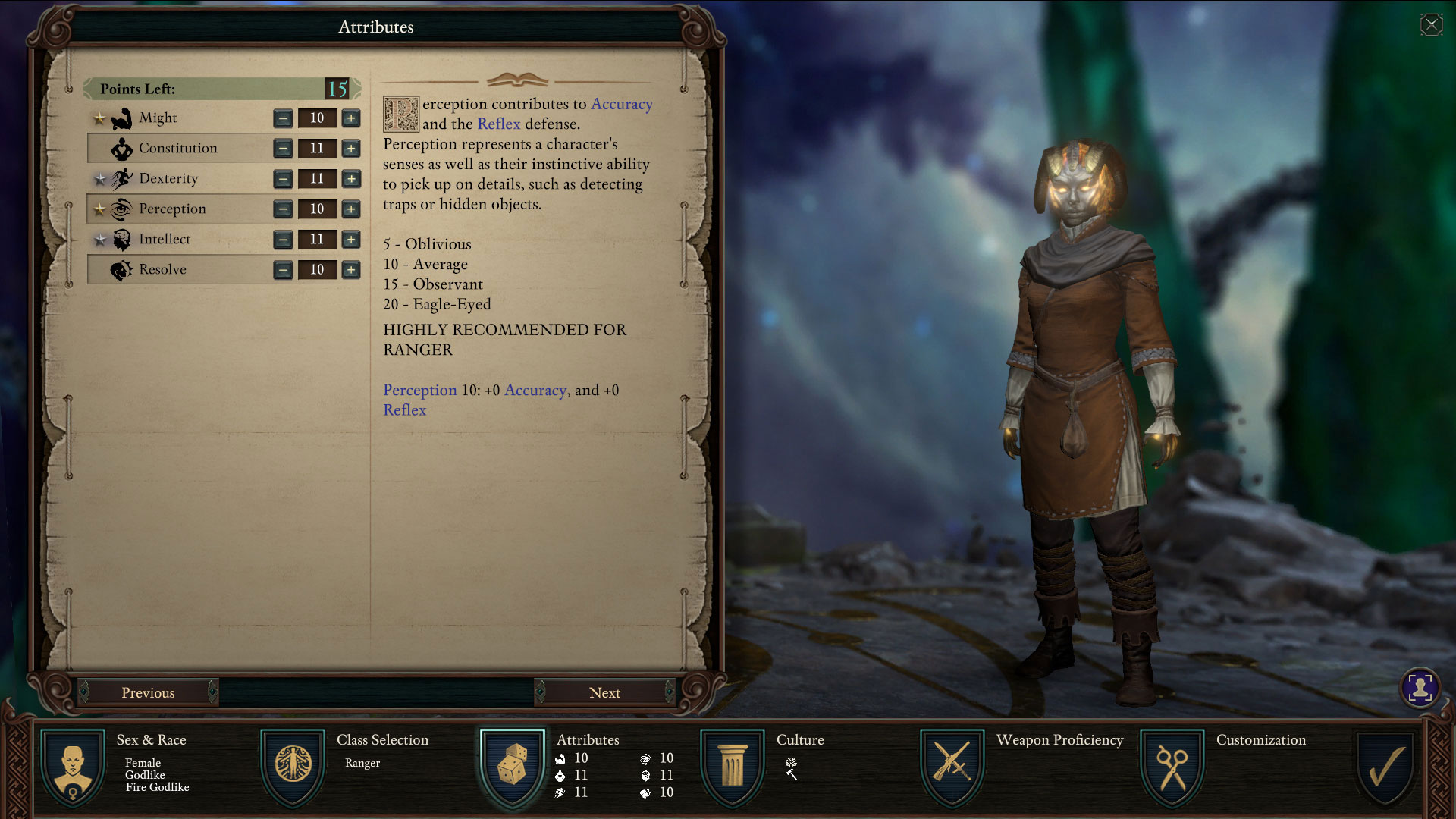Image resolution: width=1456 pixels, height=819 pixels.
Task: Open the Accuracy glossary link
Action: (621, 104)
